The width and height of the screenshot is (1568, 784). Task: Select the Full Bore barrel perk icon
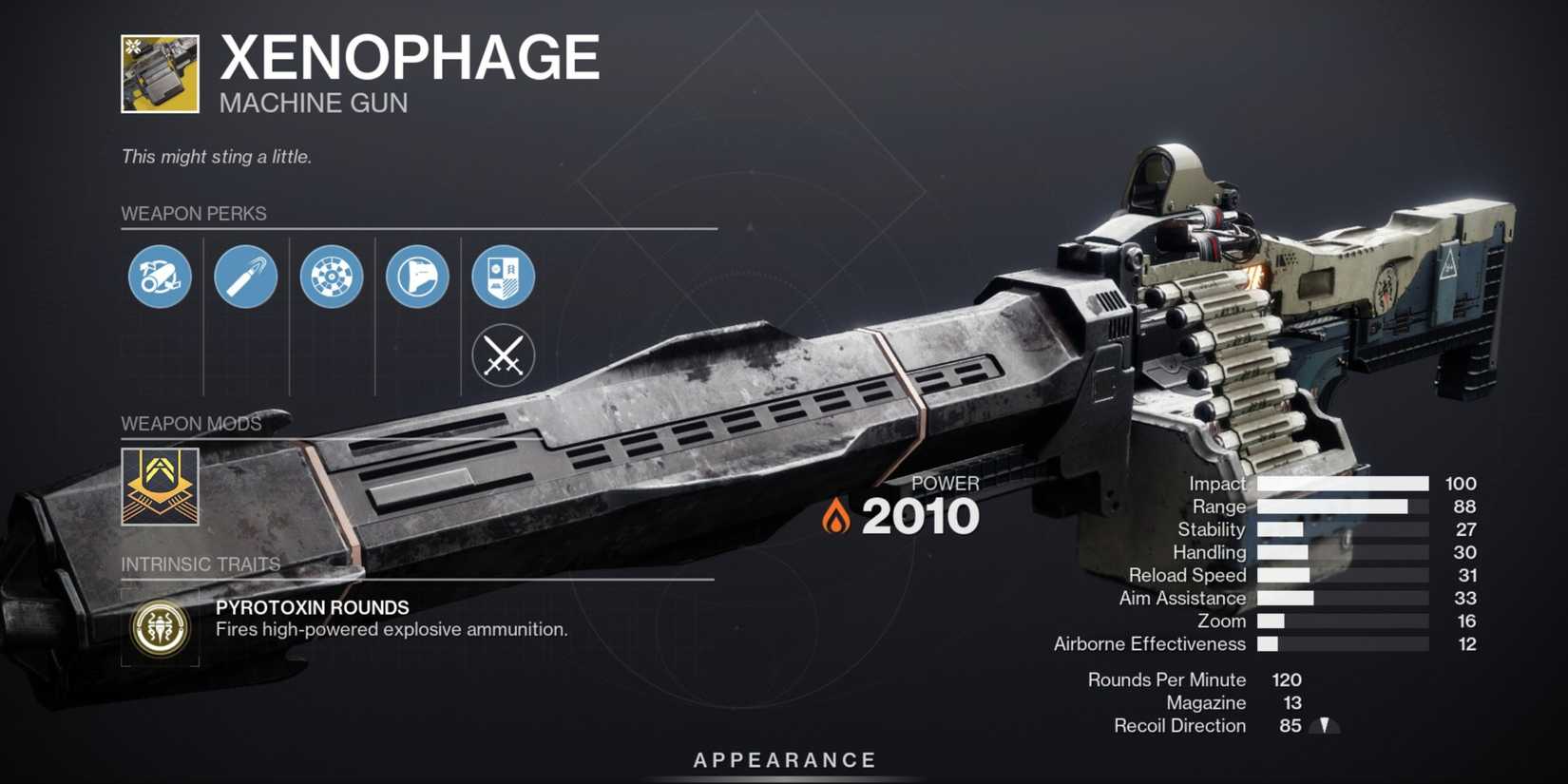(160, 277)
